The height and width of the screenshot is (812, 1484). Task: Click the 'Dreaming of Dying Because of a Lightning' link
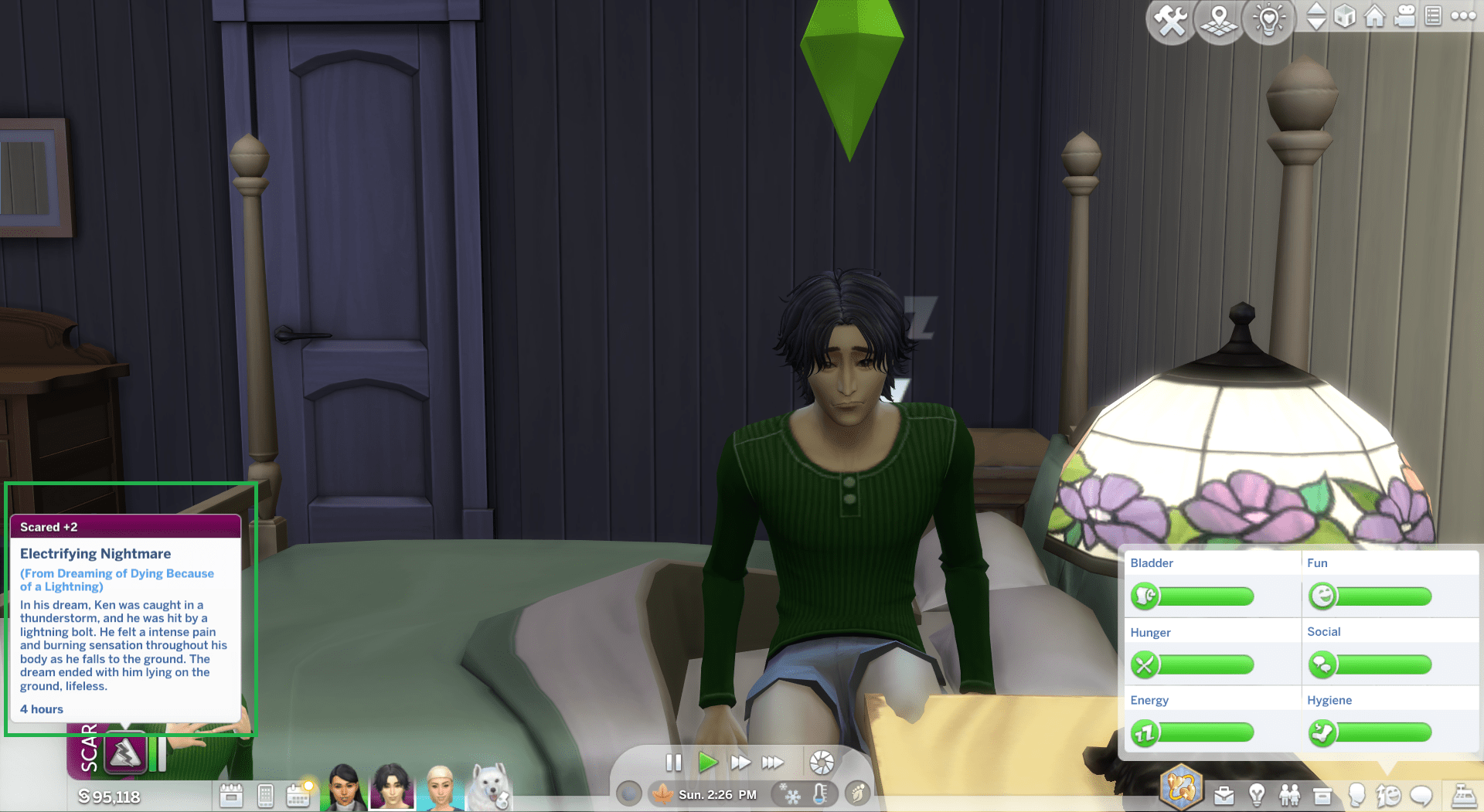[117, 579]
